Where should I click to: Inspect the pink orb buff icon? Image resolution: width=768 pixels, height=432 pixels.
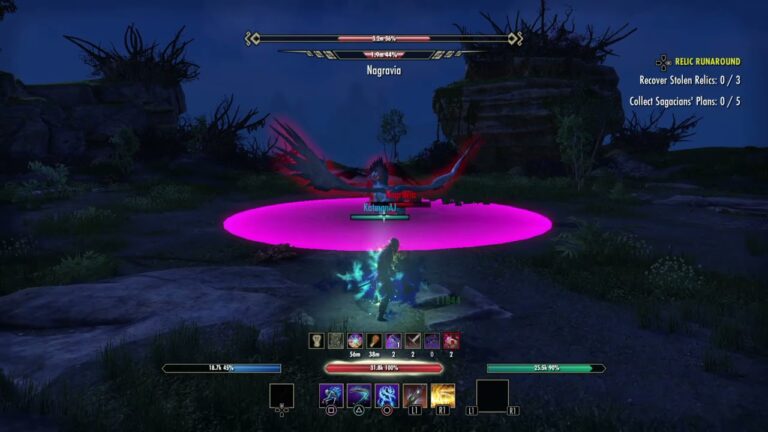tap(355, 341)
